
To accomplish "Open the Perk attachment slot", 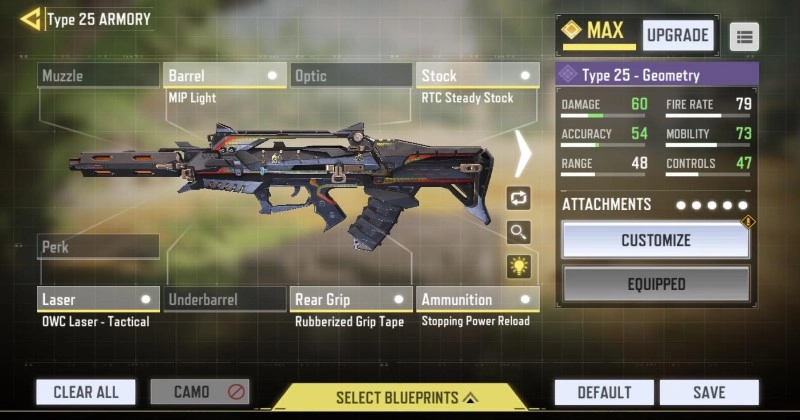I will coord(98,247).
